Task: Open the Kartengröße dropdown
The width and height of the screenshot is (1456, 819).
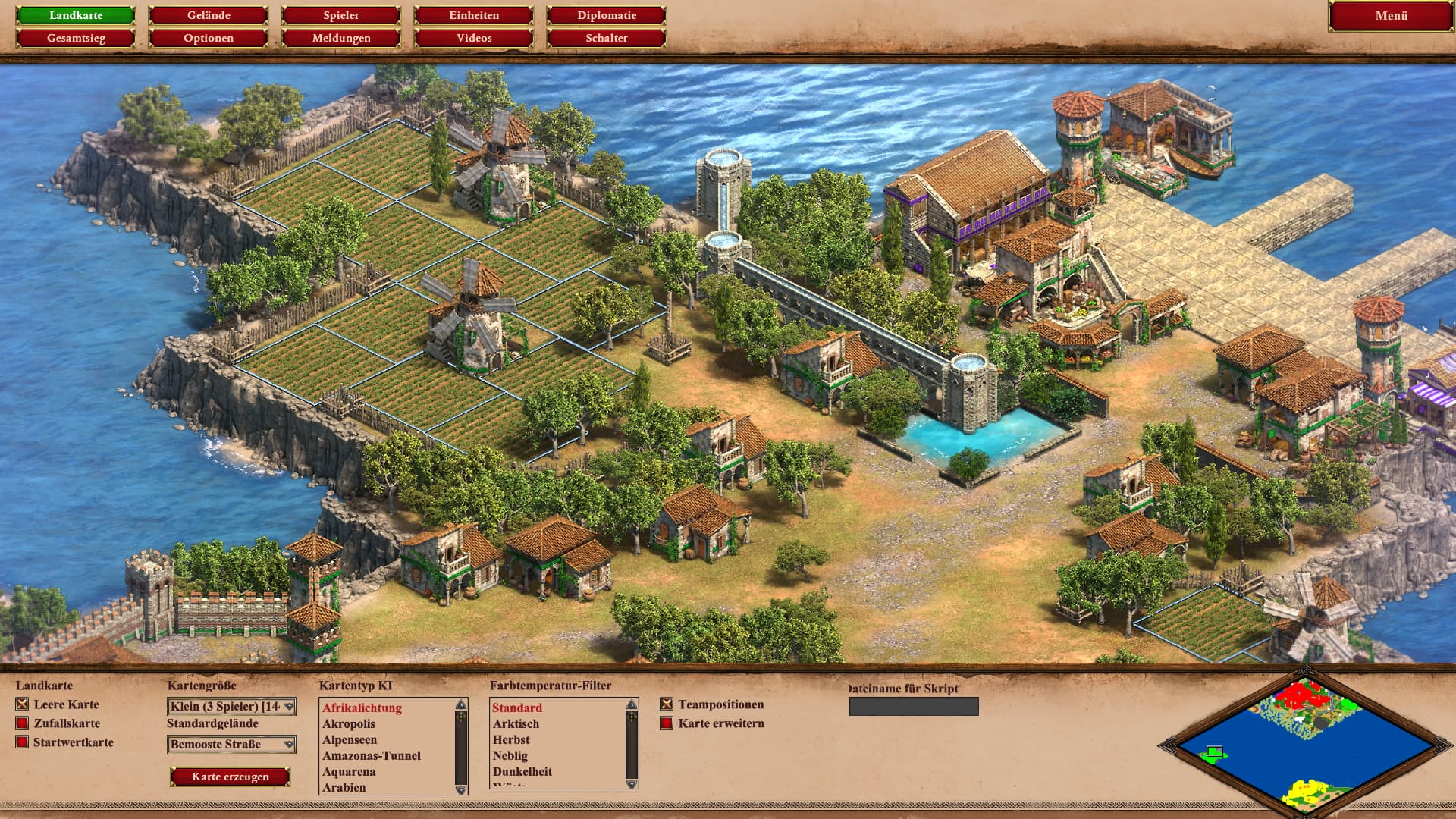Action: coord(231,707)
